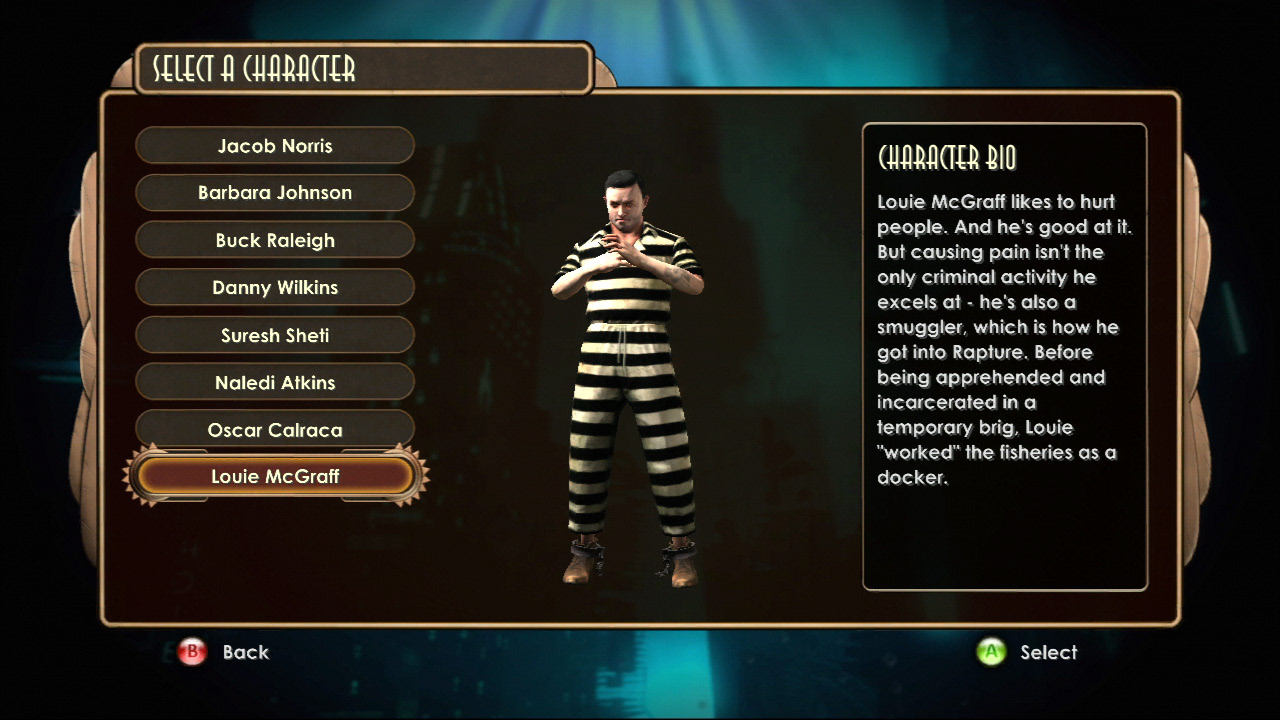Select the Danny Wilkins entry

pos(275,287)
